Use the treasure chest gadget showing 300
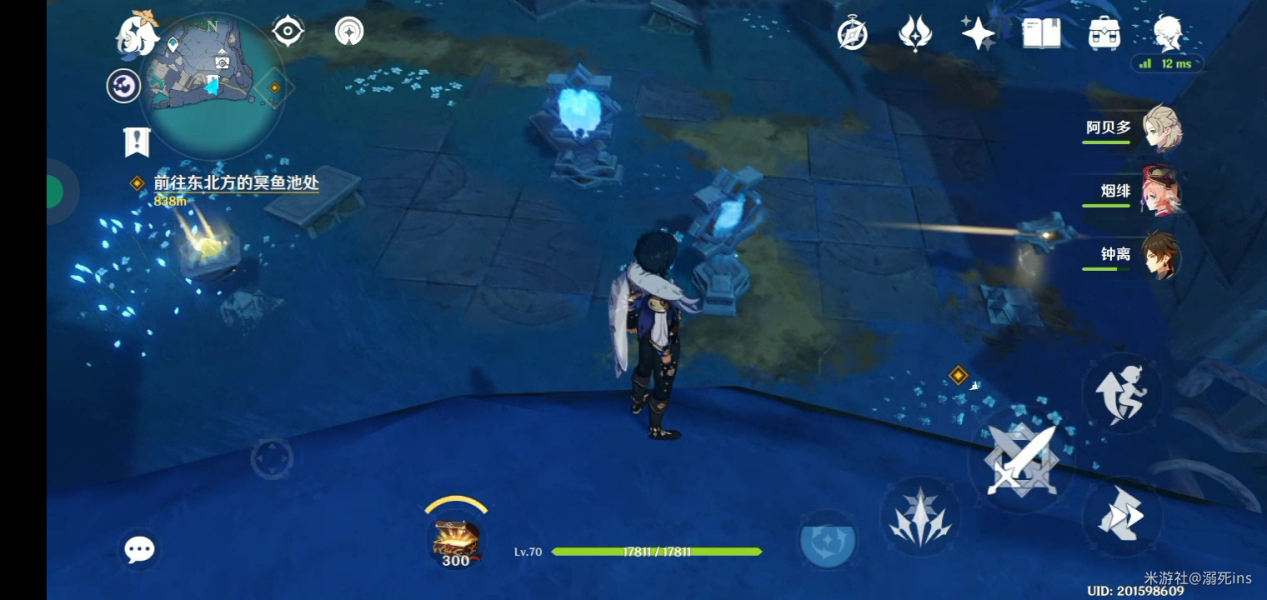Viewport: 1267px width, 600px height. pos(456,540)
